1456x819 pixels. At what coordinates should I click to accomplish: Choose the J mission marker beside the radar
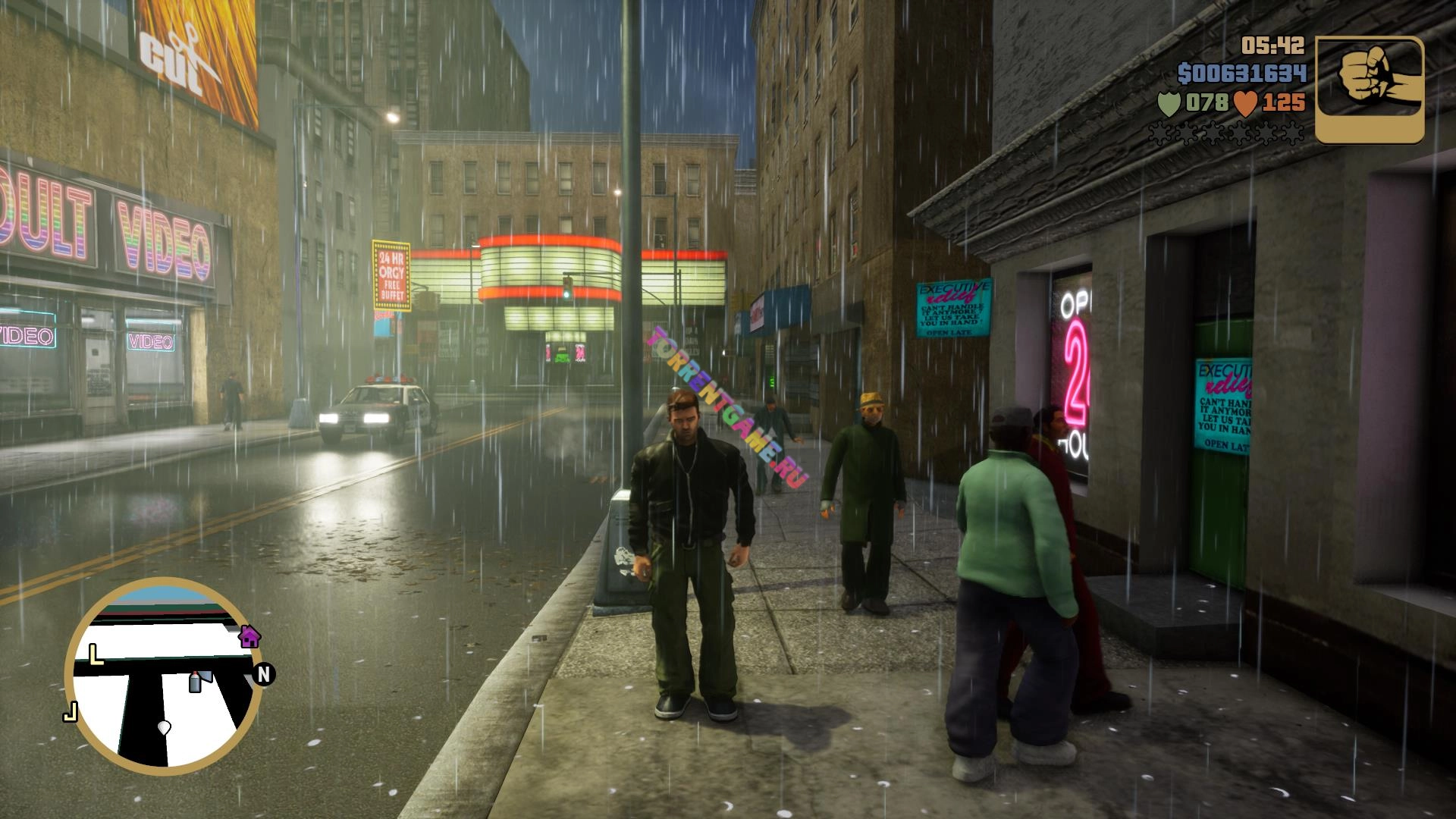pyautogui.click(x=71, y=712)
